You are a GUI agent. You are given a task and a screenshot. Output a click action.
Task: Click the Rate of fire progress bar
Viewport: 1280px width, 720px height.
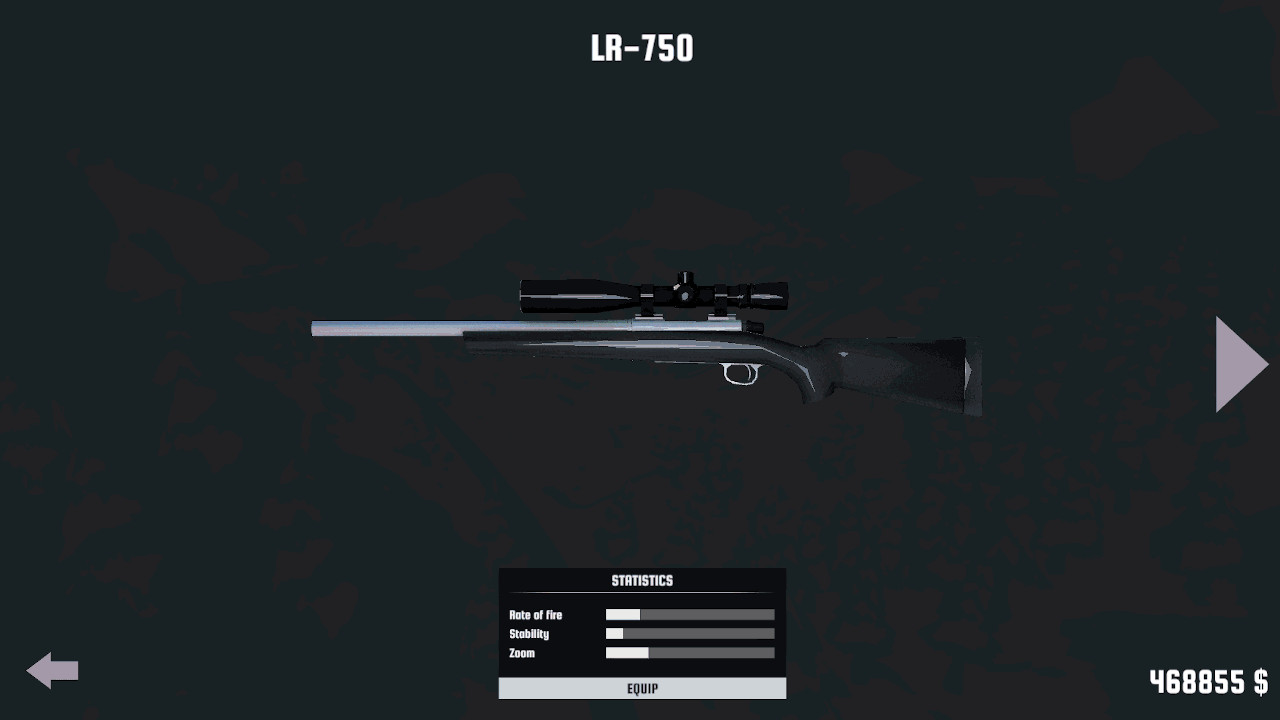coord(689,614)
